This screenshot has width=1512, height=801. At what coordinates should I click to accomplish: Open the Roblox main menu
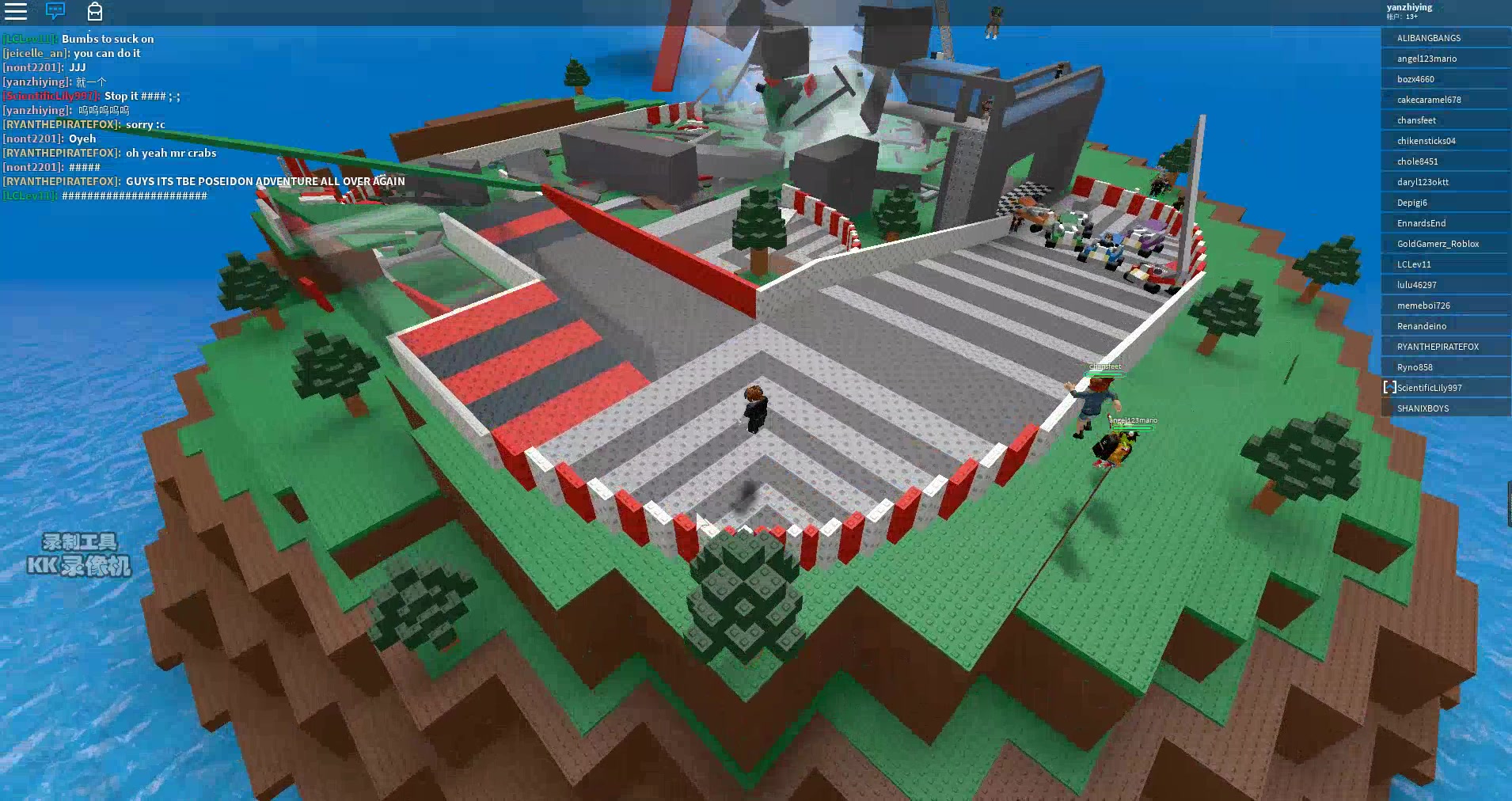point(16,13)
